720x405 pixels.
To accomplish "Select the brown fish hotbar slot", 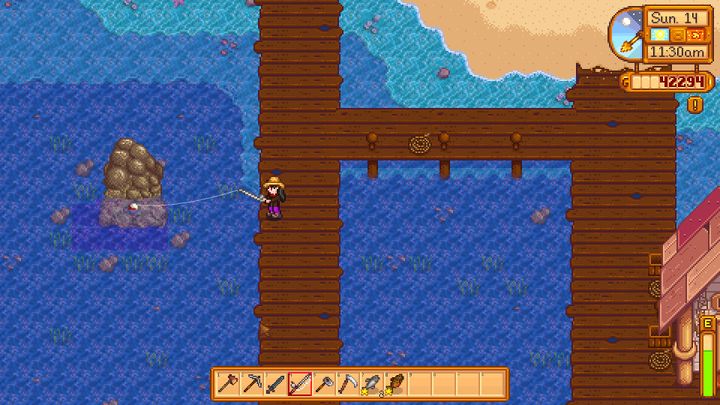I will pyautogui.click(x=395, y=382).
